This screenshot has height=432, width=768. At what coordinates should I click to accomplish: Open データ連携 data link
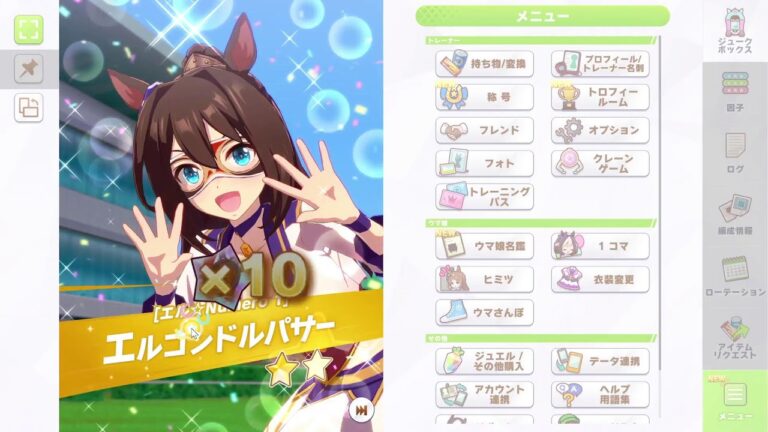[x=600, y=361]
